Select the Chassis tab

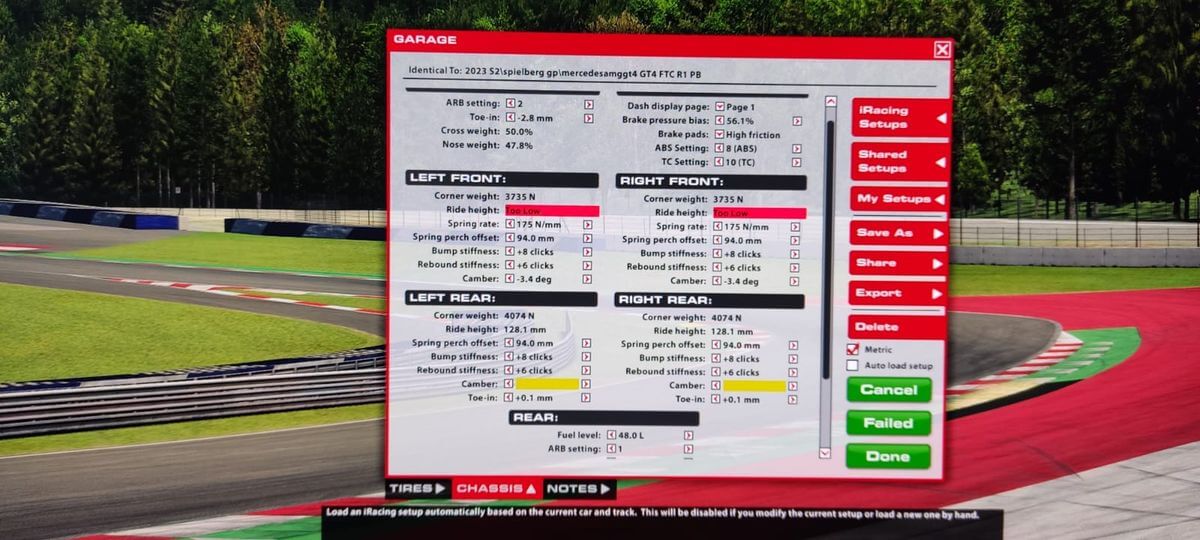(497, 489)
